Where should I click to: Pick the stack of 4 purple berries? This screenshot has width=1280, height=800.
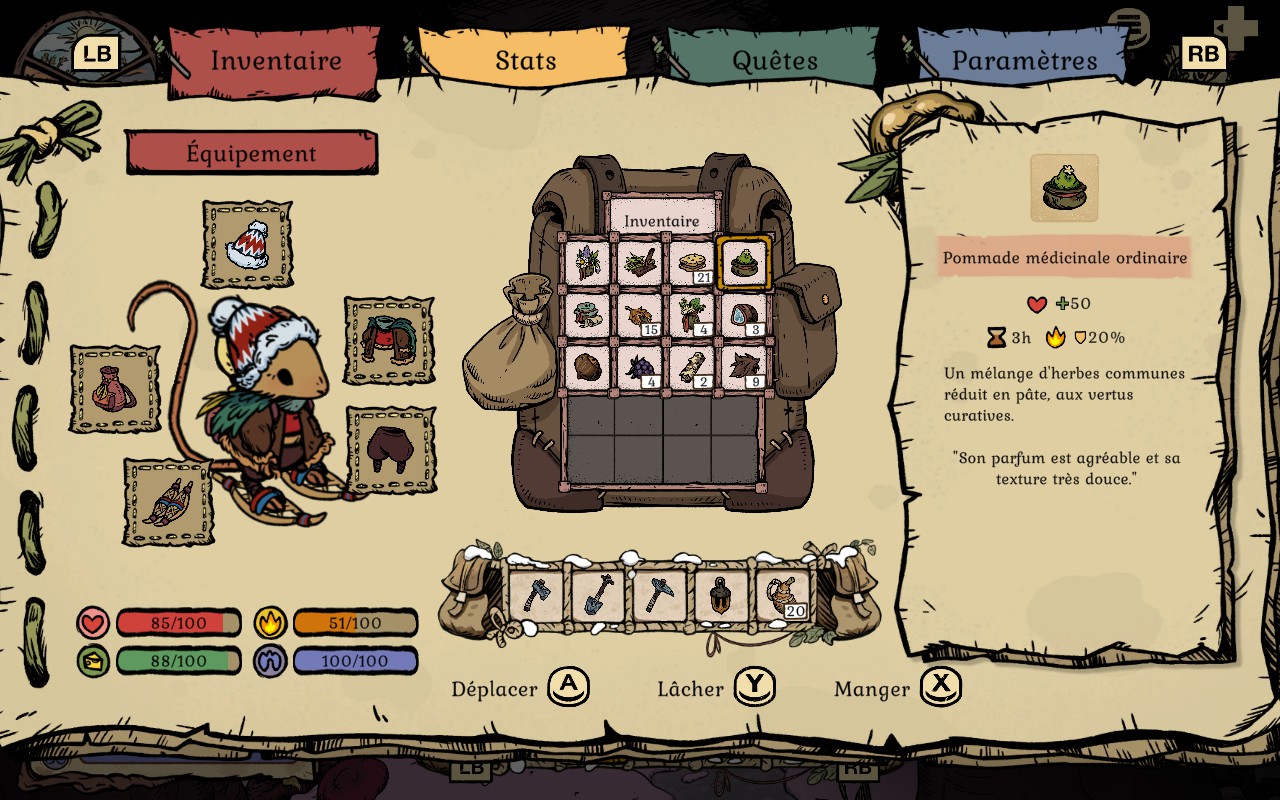coord(640,367)
